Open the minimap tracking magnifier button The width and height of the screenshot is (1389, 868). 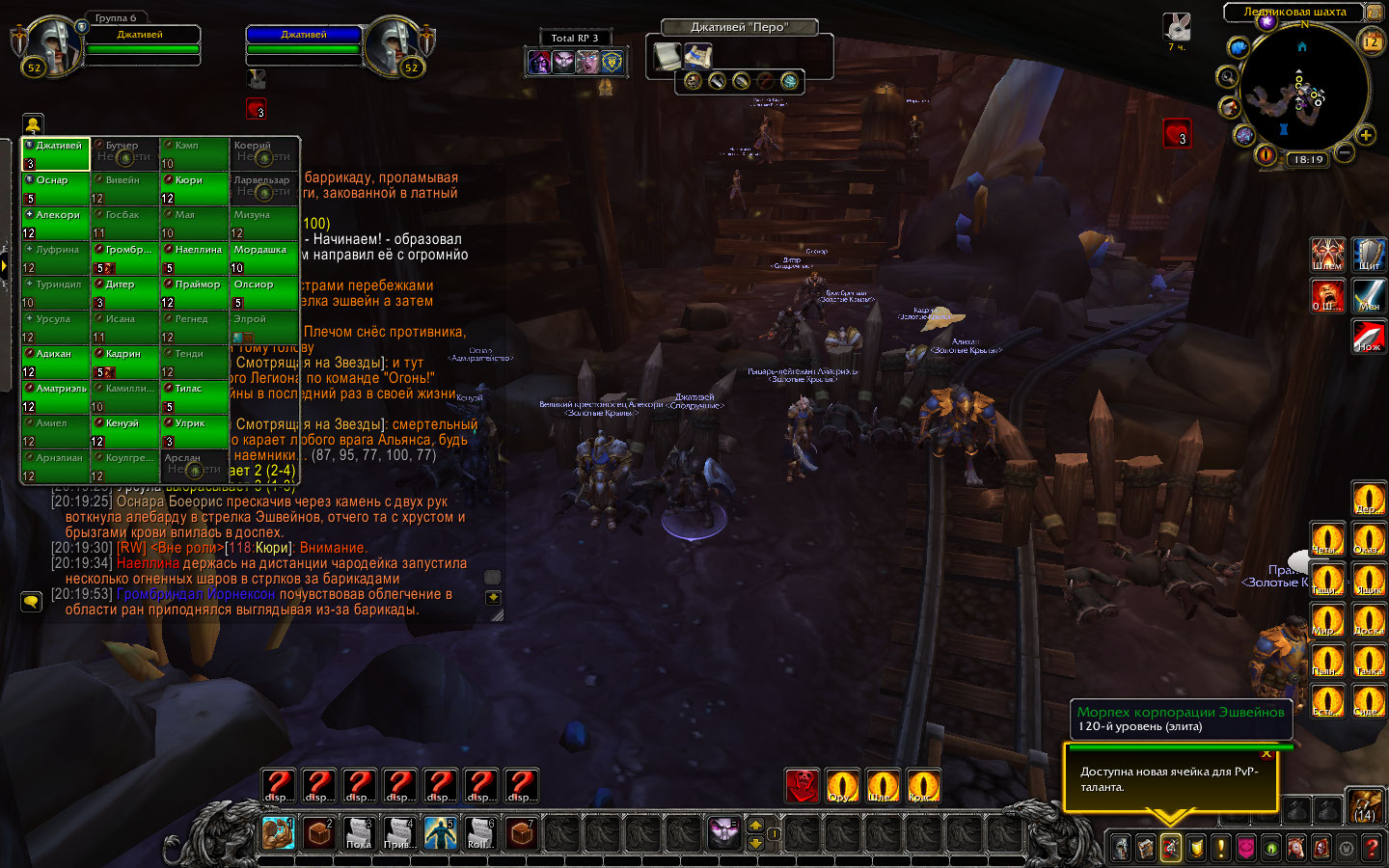(1228, 76)
